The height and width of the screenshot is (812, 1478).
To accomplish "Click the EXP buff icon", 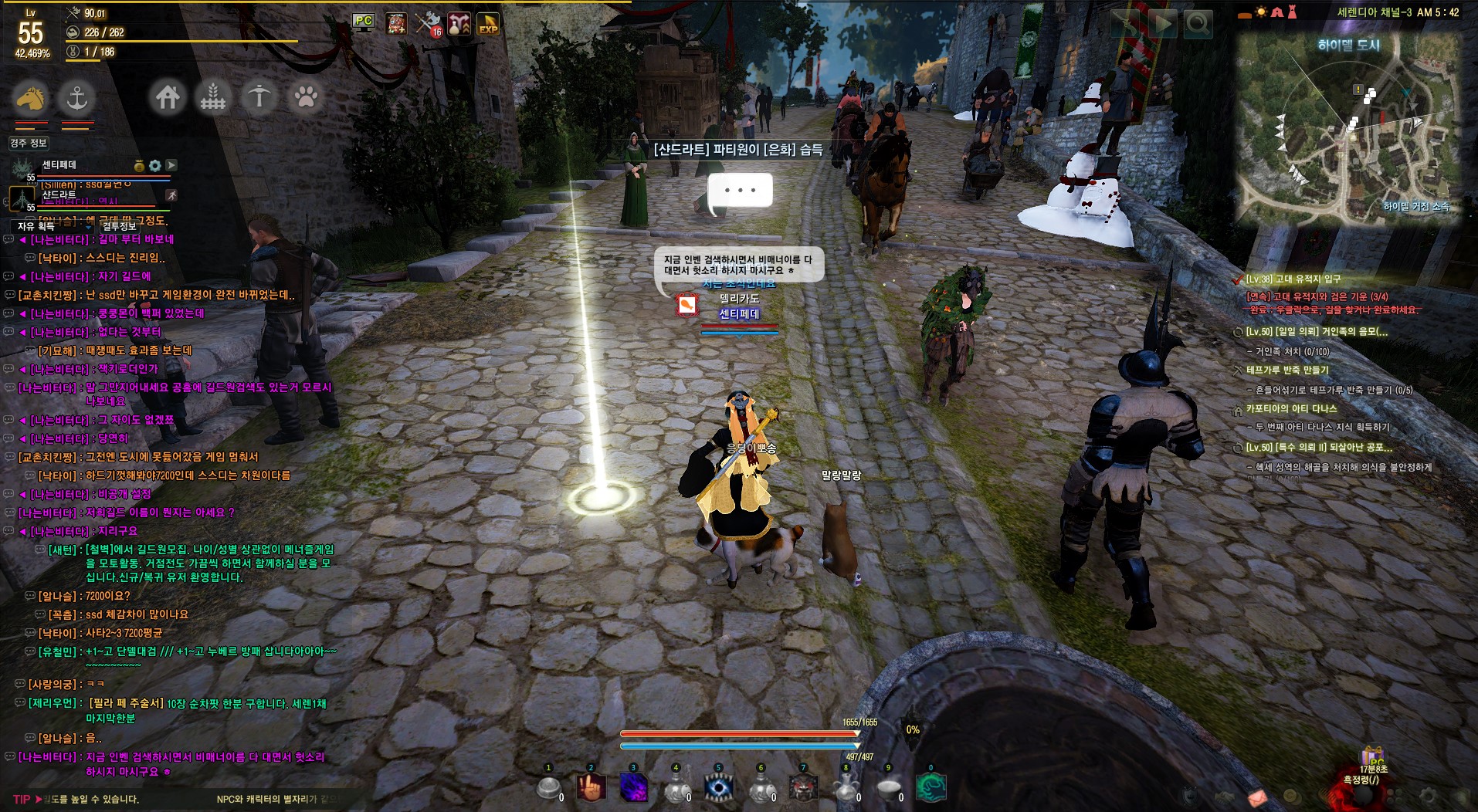I will coord(488,24).
